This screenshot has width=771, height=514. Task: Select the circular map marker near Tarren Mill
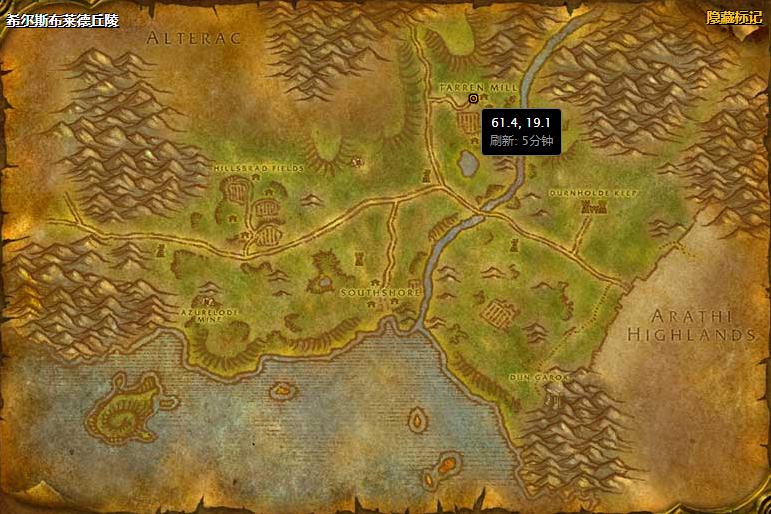point(473,99)
